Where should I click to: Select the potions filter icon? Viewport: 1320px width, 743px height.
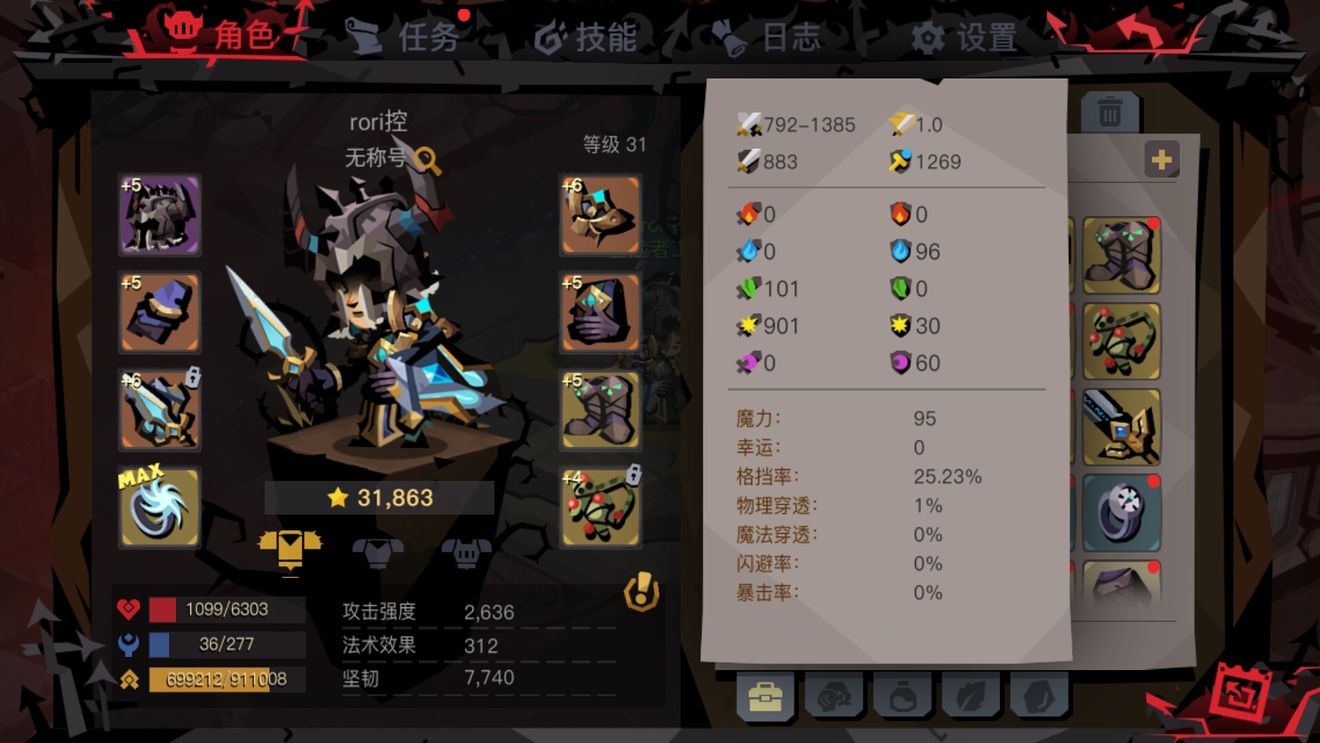[903, 694]
